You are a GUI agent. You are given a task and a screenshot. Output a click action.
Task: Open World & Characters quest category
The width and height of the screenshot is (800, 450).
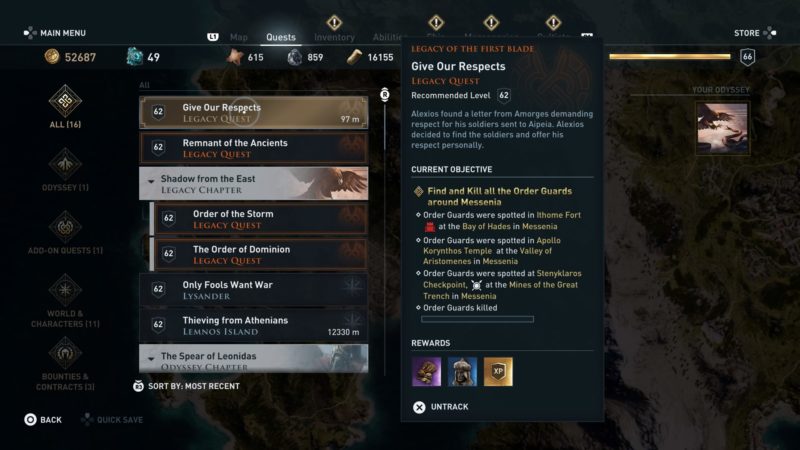click(x=65, y=298)
